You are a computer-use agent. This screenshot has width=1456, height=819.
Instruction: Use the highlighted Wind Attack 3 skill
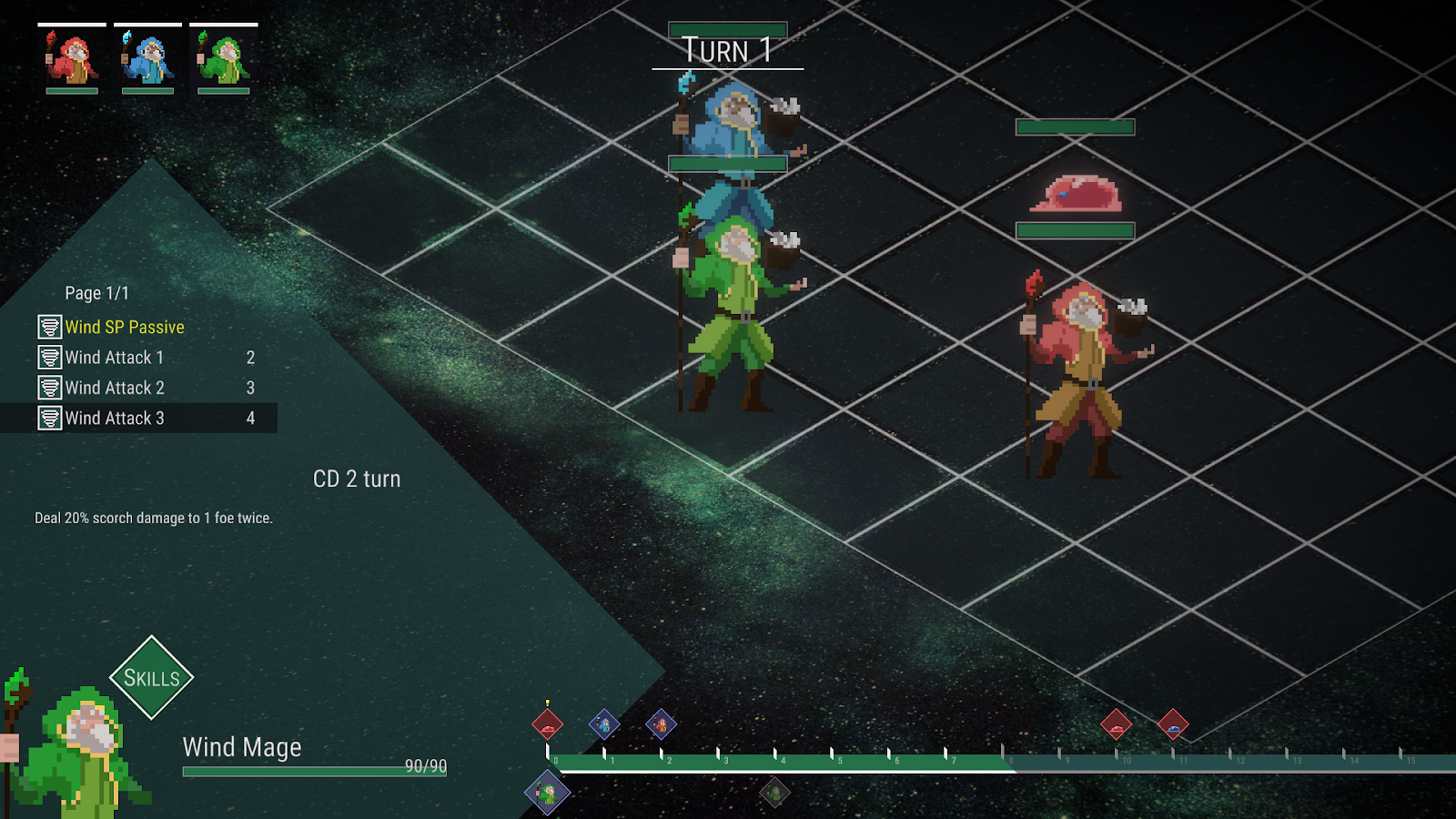point(115,418)
